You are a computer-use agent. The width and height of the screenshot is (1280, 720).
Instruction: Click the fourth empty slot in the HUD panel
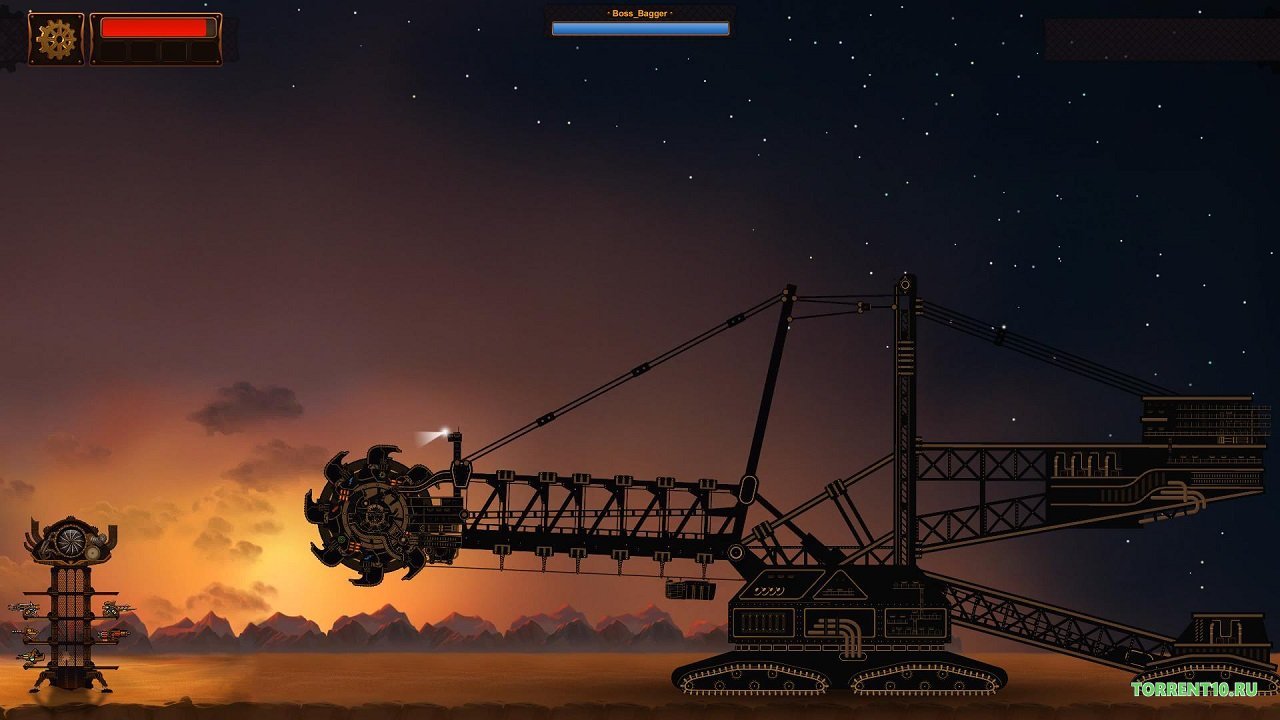pos(205,50)
